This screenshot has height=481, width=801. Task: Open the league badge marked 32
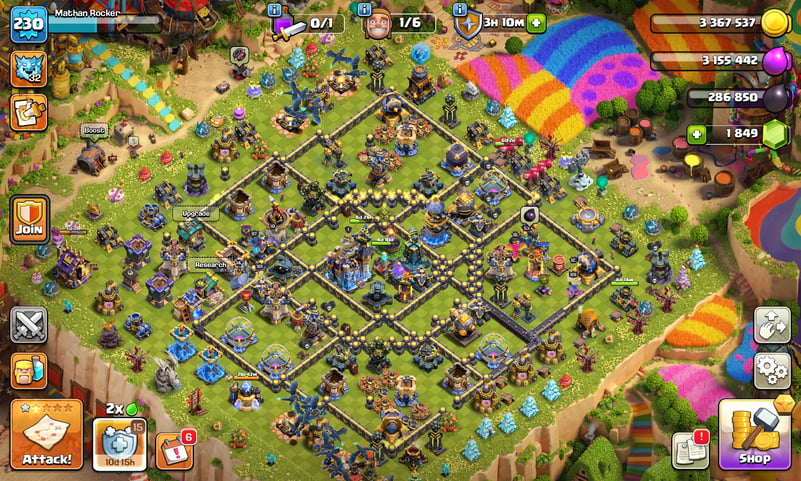coord(29,69)
